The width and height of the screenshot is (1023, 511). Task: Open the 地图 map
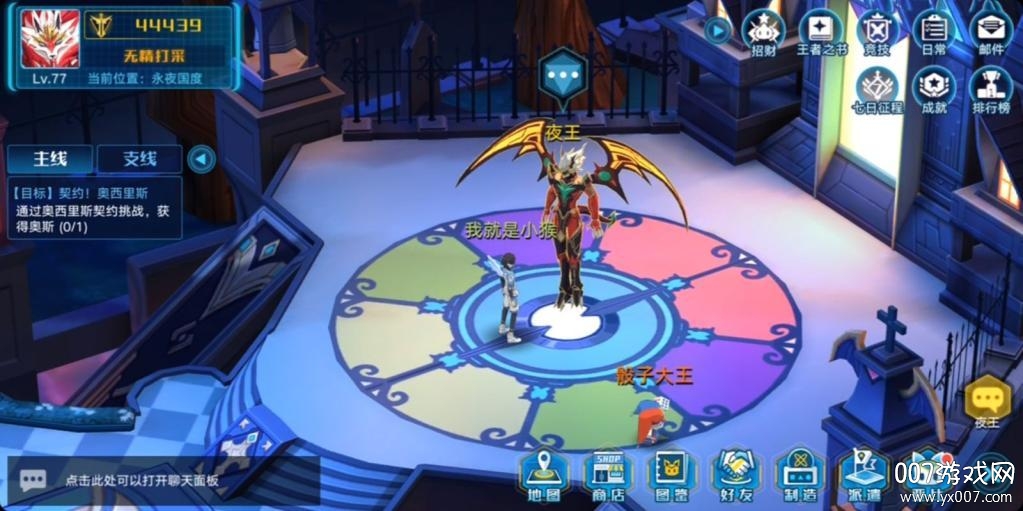tap(543, 473)
